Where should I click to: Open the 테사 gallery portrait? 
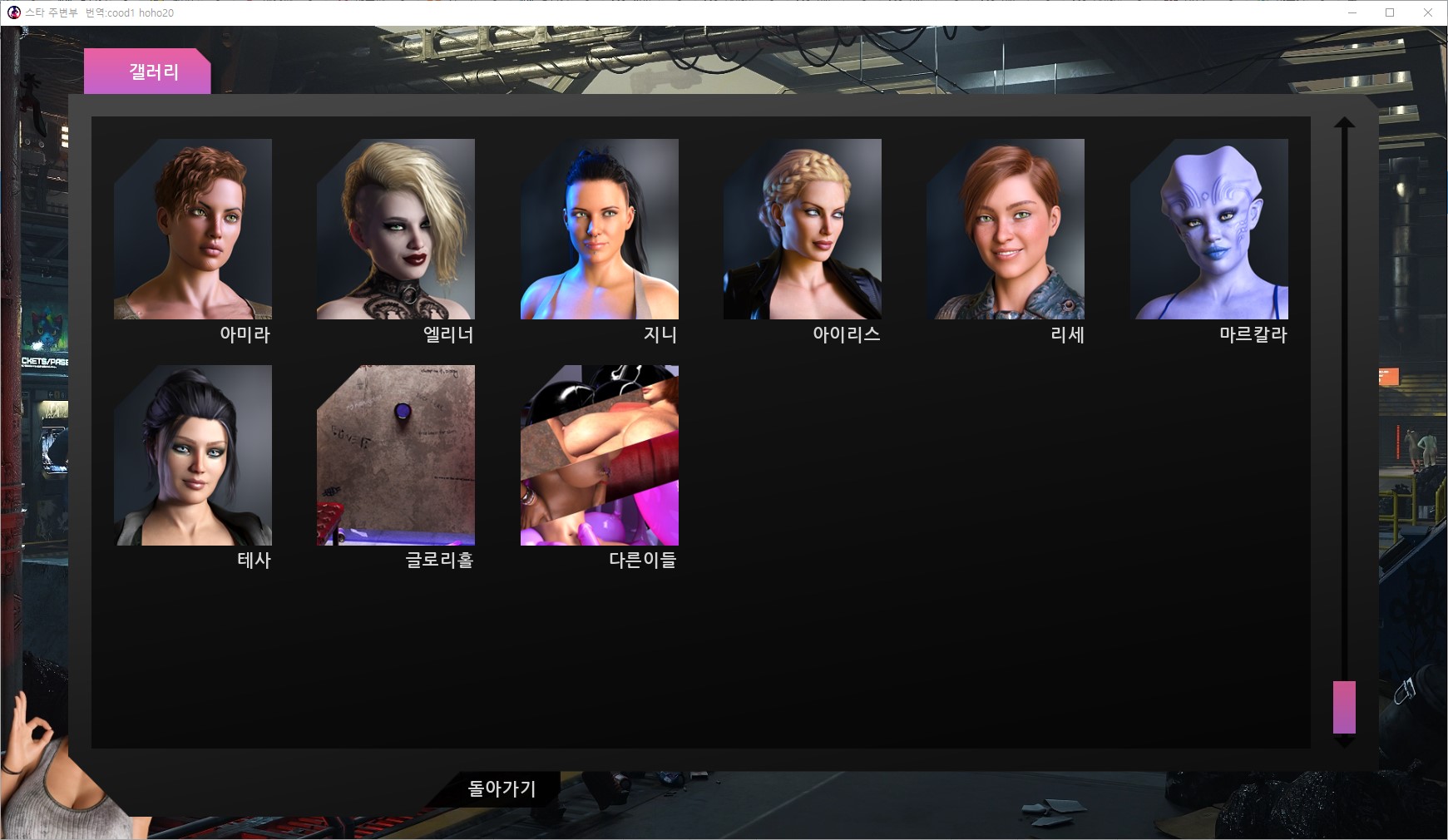193,455
